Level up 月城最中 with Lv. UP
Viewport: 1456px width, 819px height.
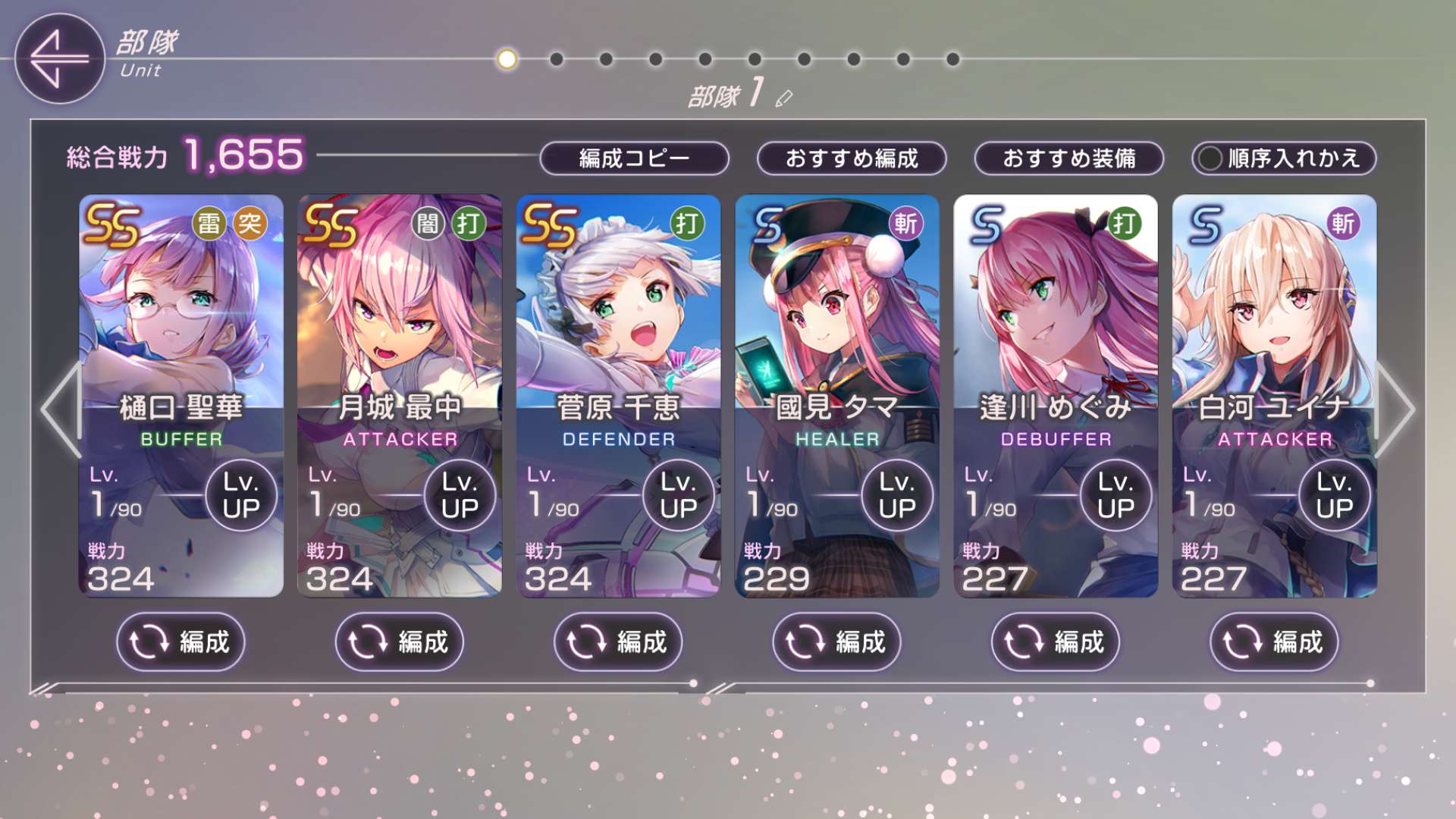[460, 495]
